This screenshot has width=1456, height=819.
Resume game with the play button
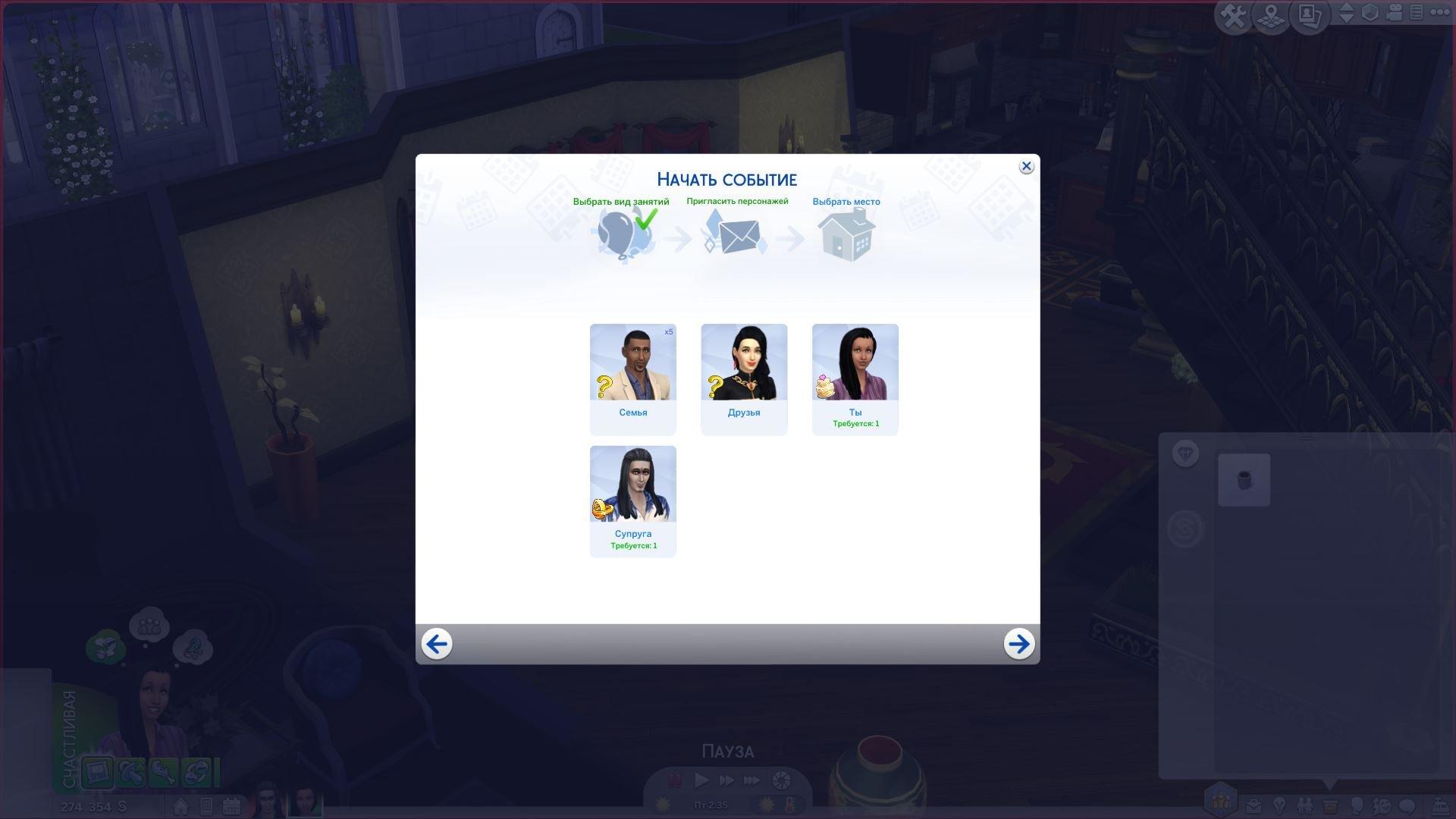click(x=701, y=780)
